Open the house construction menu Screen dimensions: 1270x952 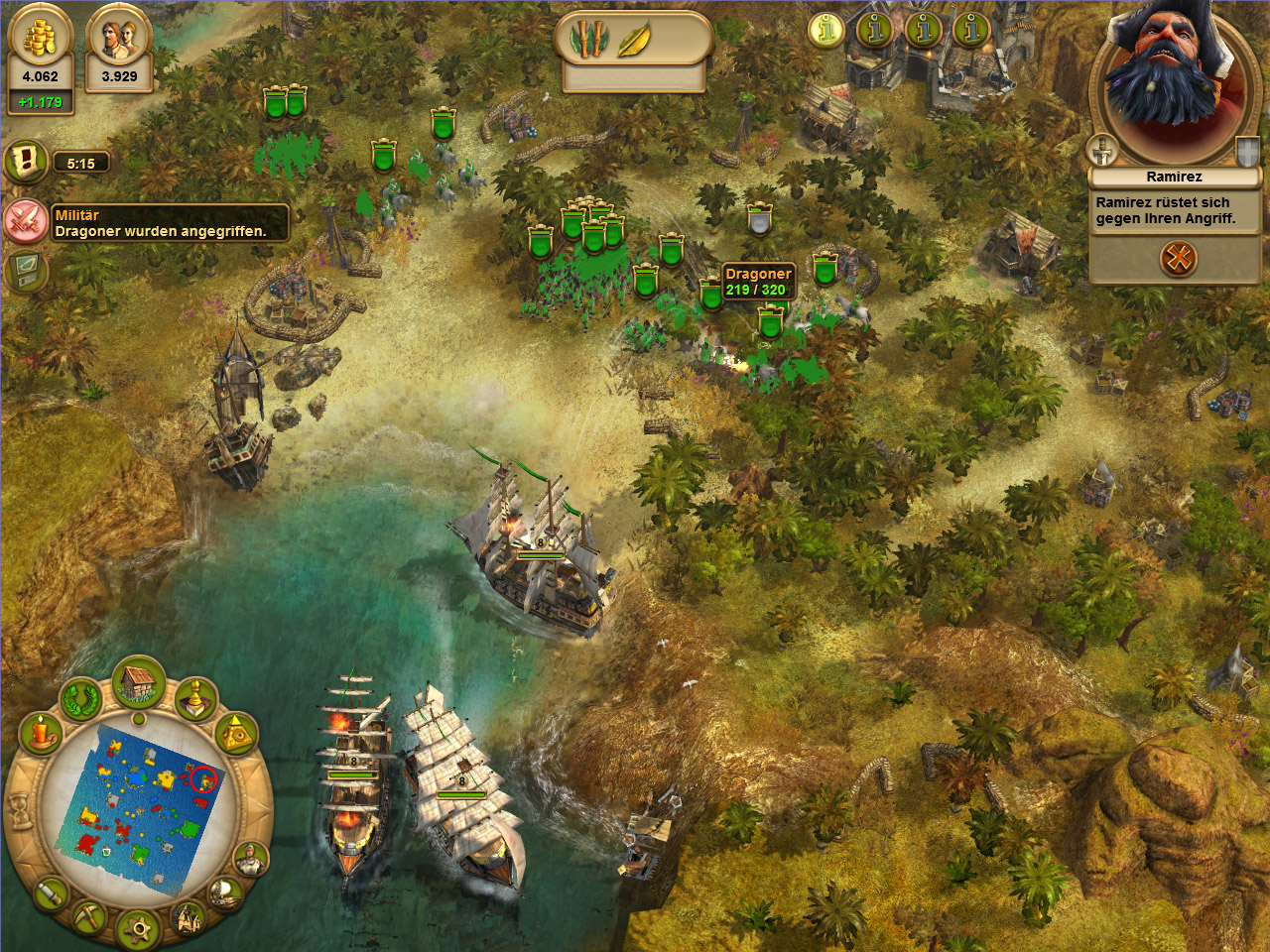(138, 682)
